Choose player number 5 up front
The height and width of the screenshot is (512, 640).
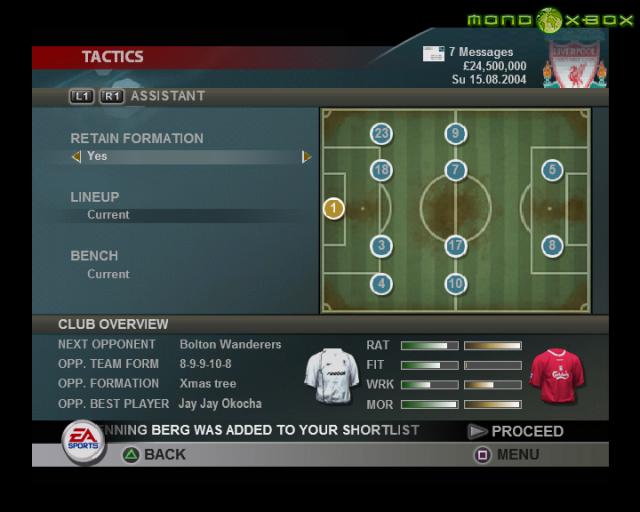552,170
